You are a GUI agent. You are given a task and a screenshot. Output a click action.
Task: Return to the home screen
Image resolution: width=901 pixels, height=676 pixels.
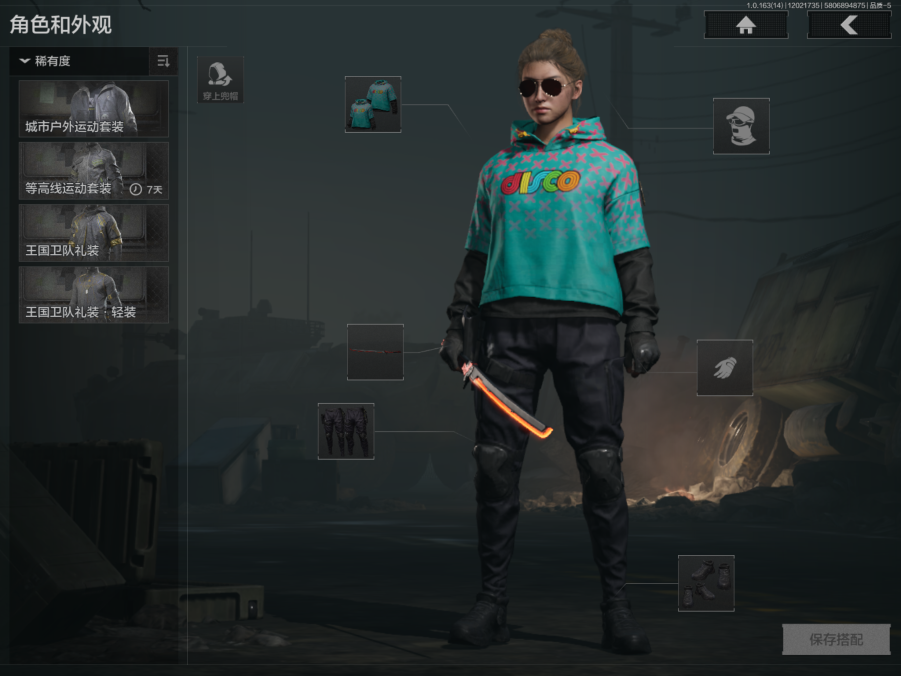[x=745, y=26]
